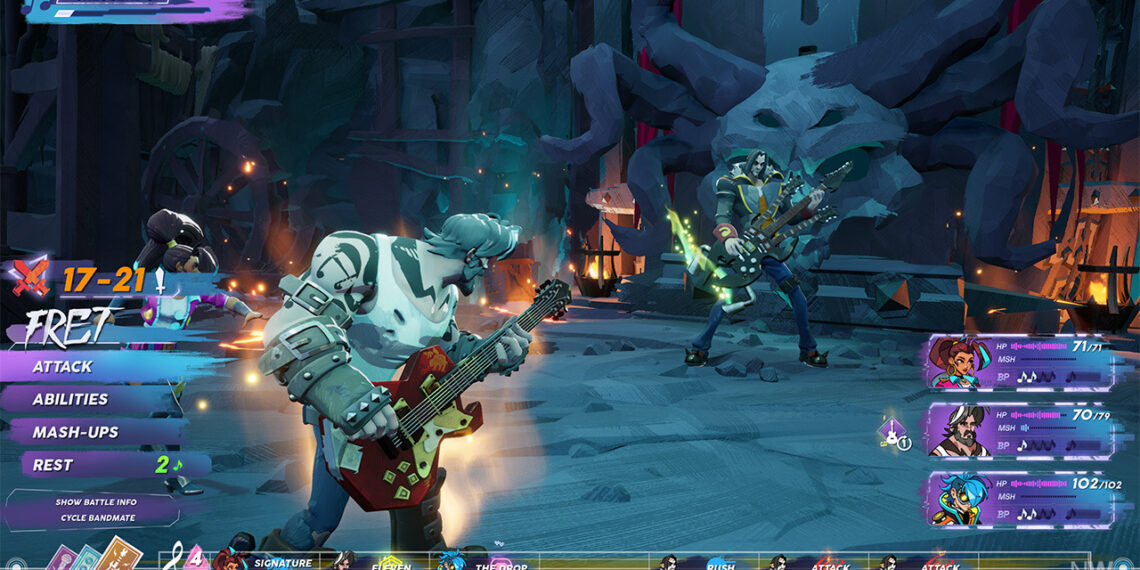
Task: Select the Signature entry in turn timeline
Action: (282, 563)
